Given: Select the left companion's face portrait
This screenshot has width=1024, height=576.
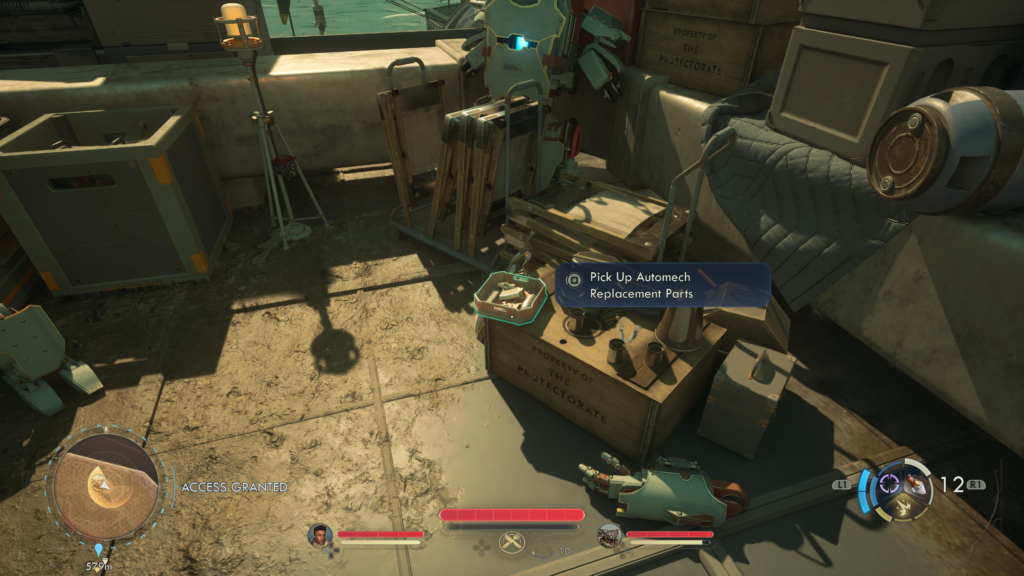Looking at the screenshot, I should tap(320, 535).
